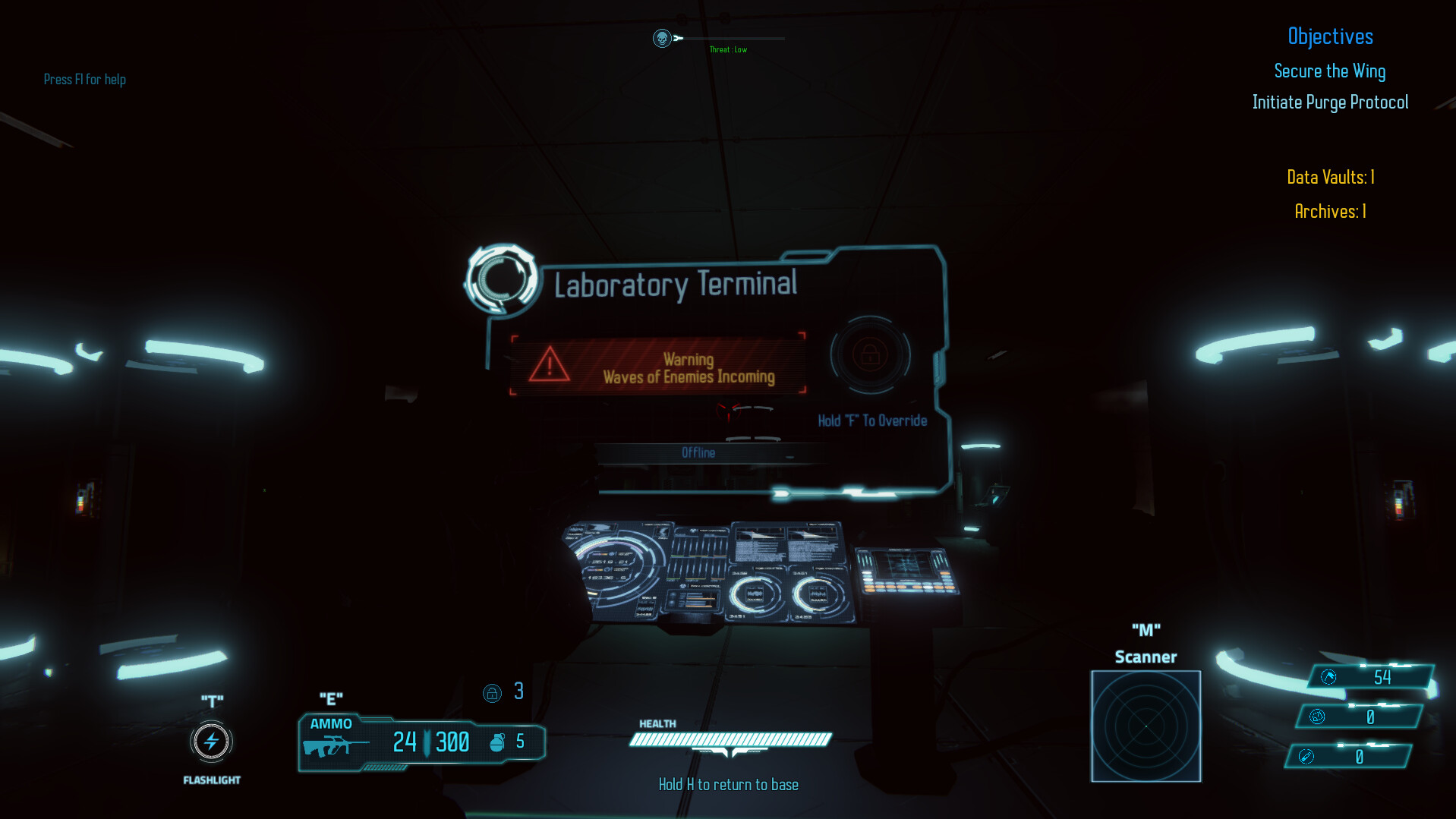
Task: Click the syringe stat icon at bottom right
Action: click(1308, 756)
